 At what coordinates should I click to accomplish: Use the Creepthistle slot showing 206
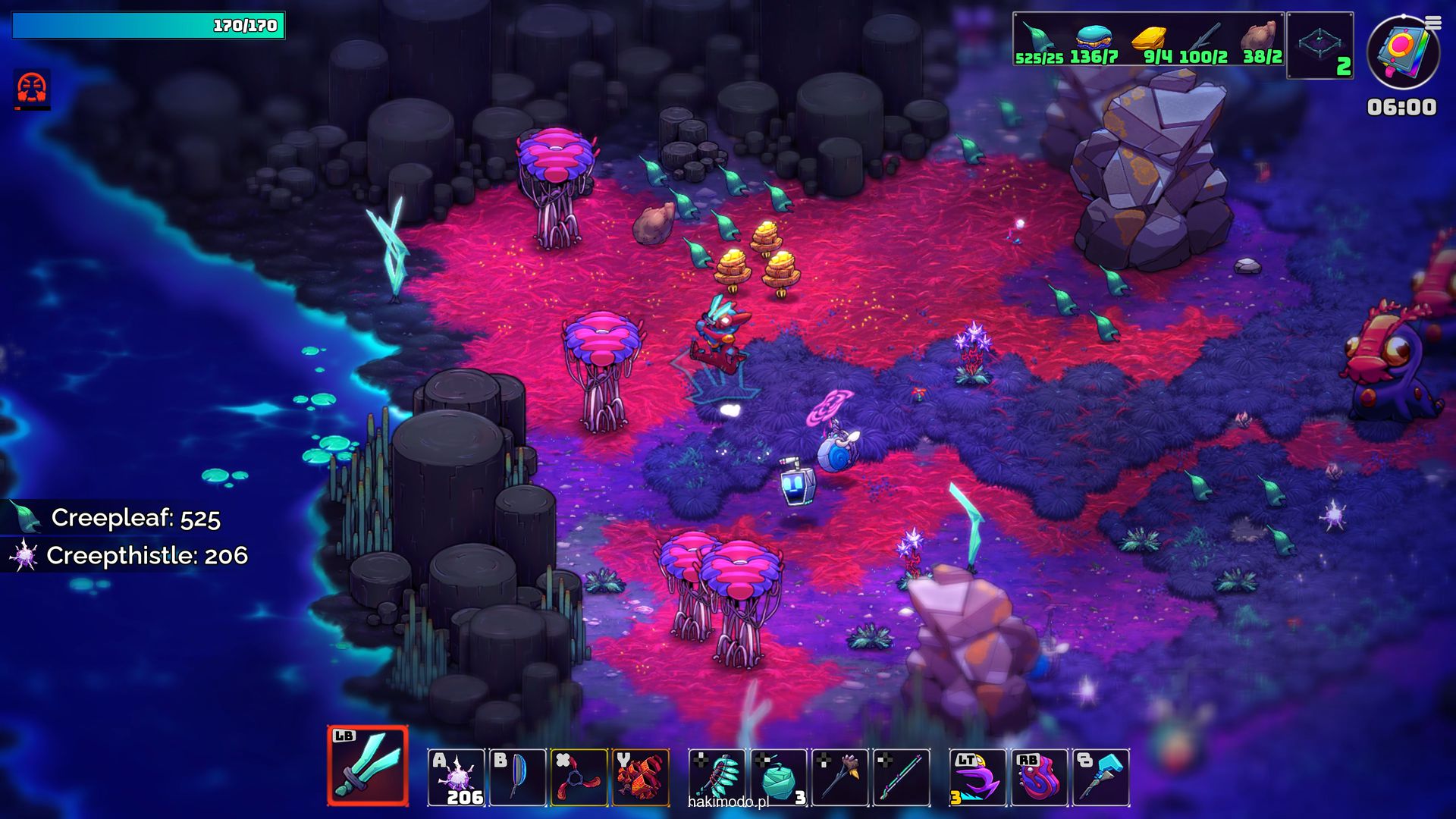[457, 777]
